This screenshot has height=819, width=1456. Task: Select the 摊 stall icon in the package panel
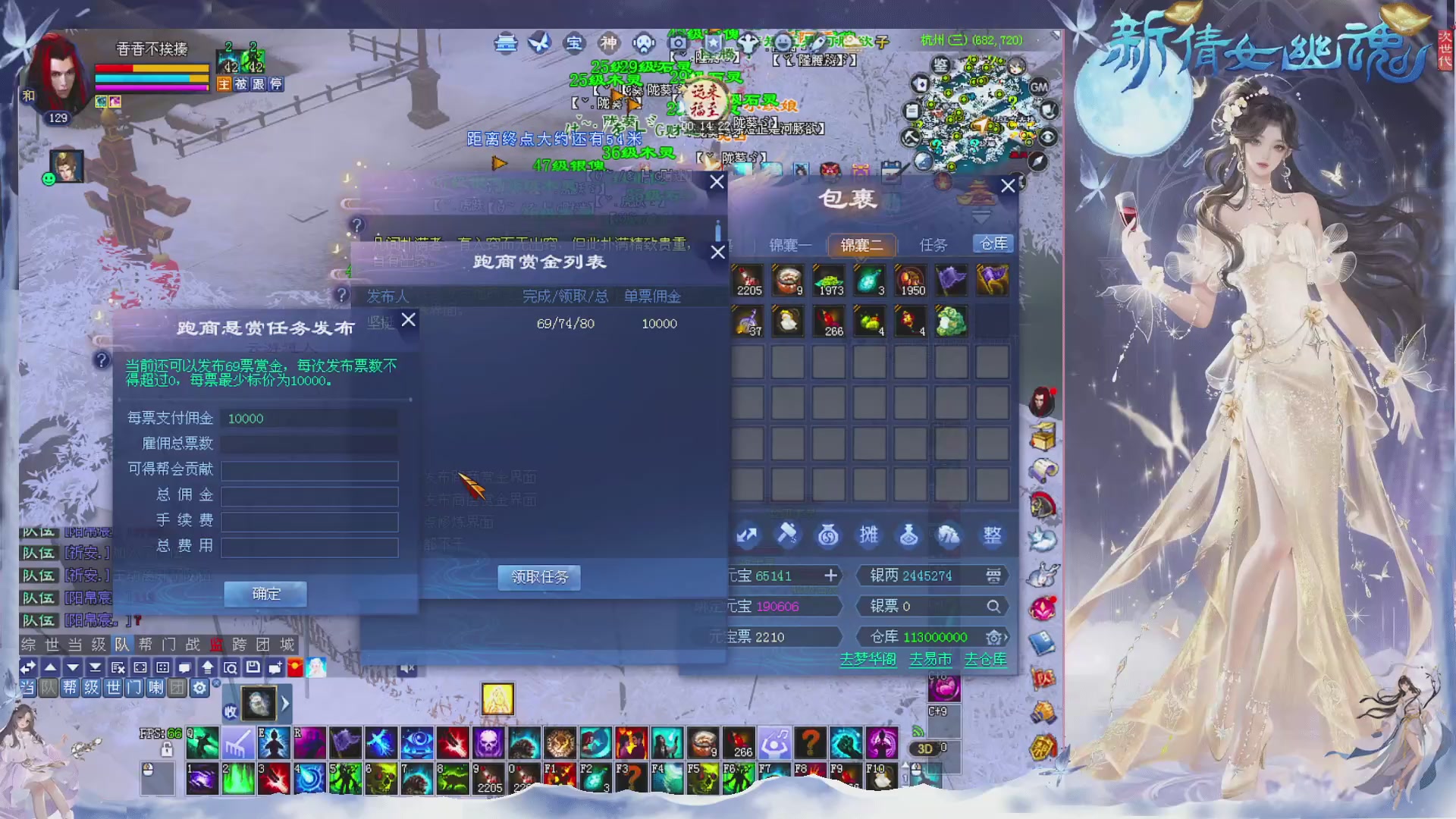click(x=869, y=535)
